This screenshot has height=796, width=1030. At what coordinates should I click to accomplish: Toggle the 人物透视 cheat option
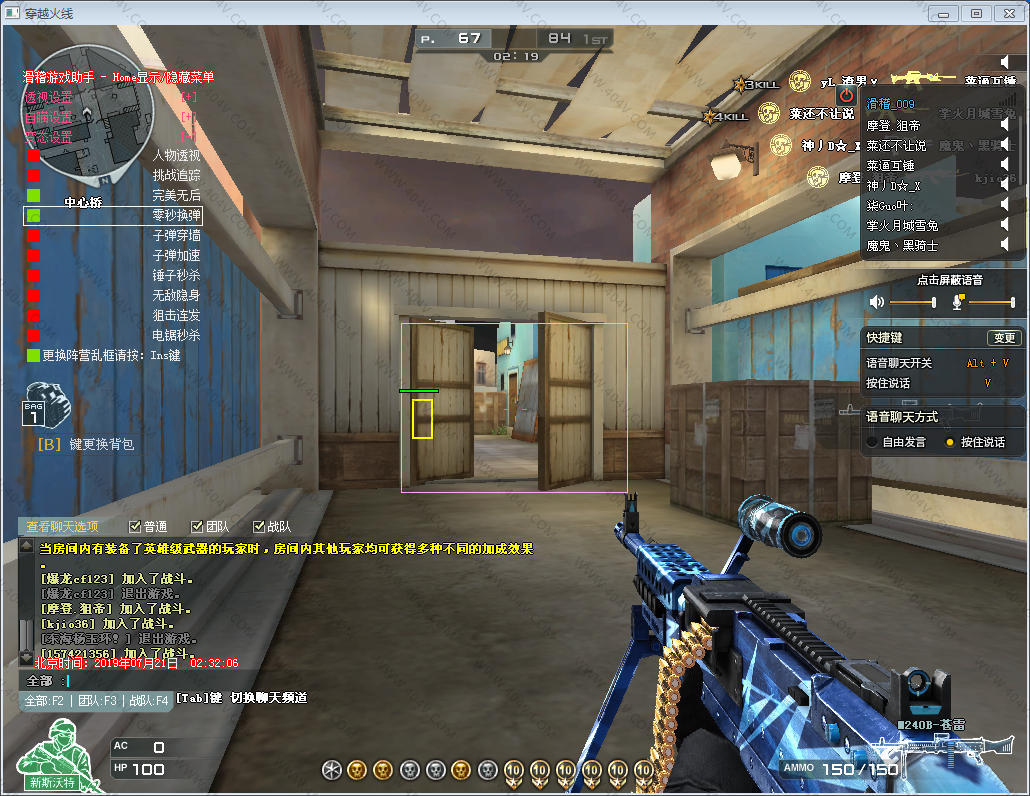click(33, 156)
